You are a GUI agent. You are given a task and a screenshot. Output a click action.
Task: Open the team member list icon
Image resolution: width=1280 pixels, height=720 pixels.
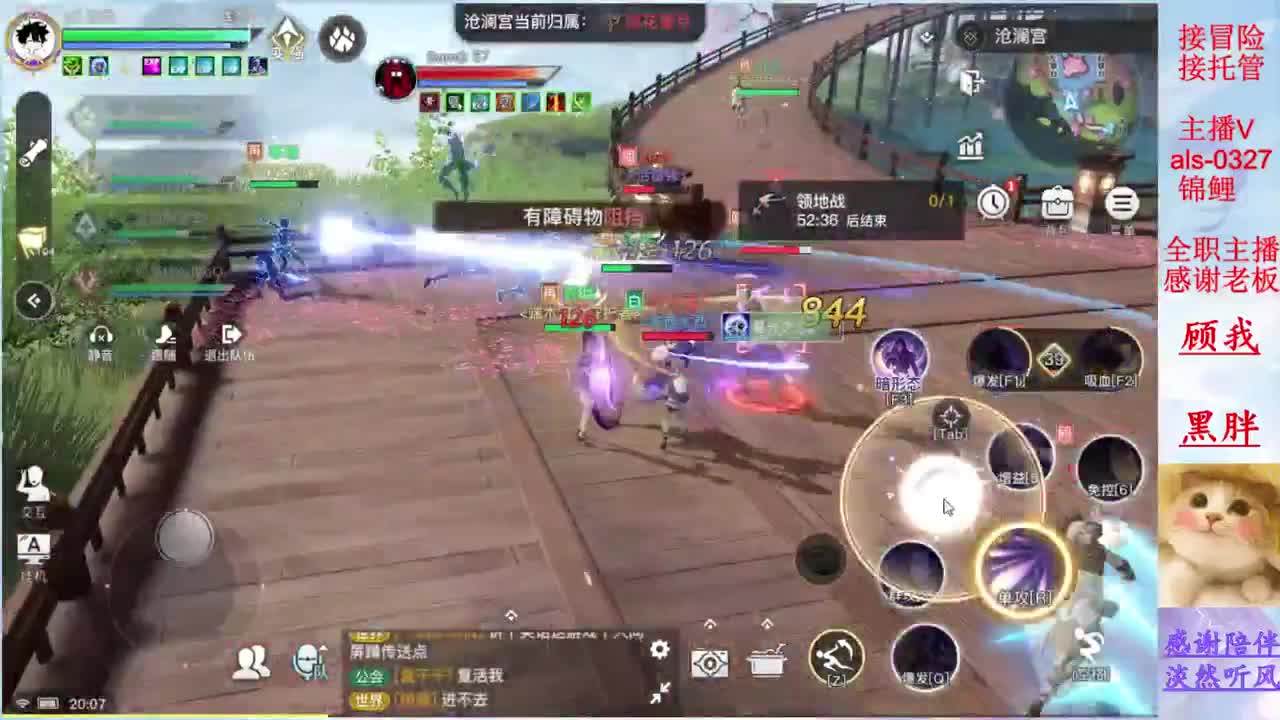pyautogui.click(x=250, y=660)
